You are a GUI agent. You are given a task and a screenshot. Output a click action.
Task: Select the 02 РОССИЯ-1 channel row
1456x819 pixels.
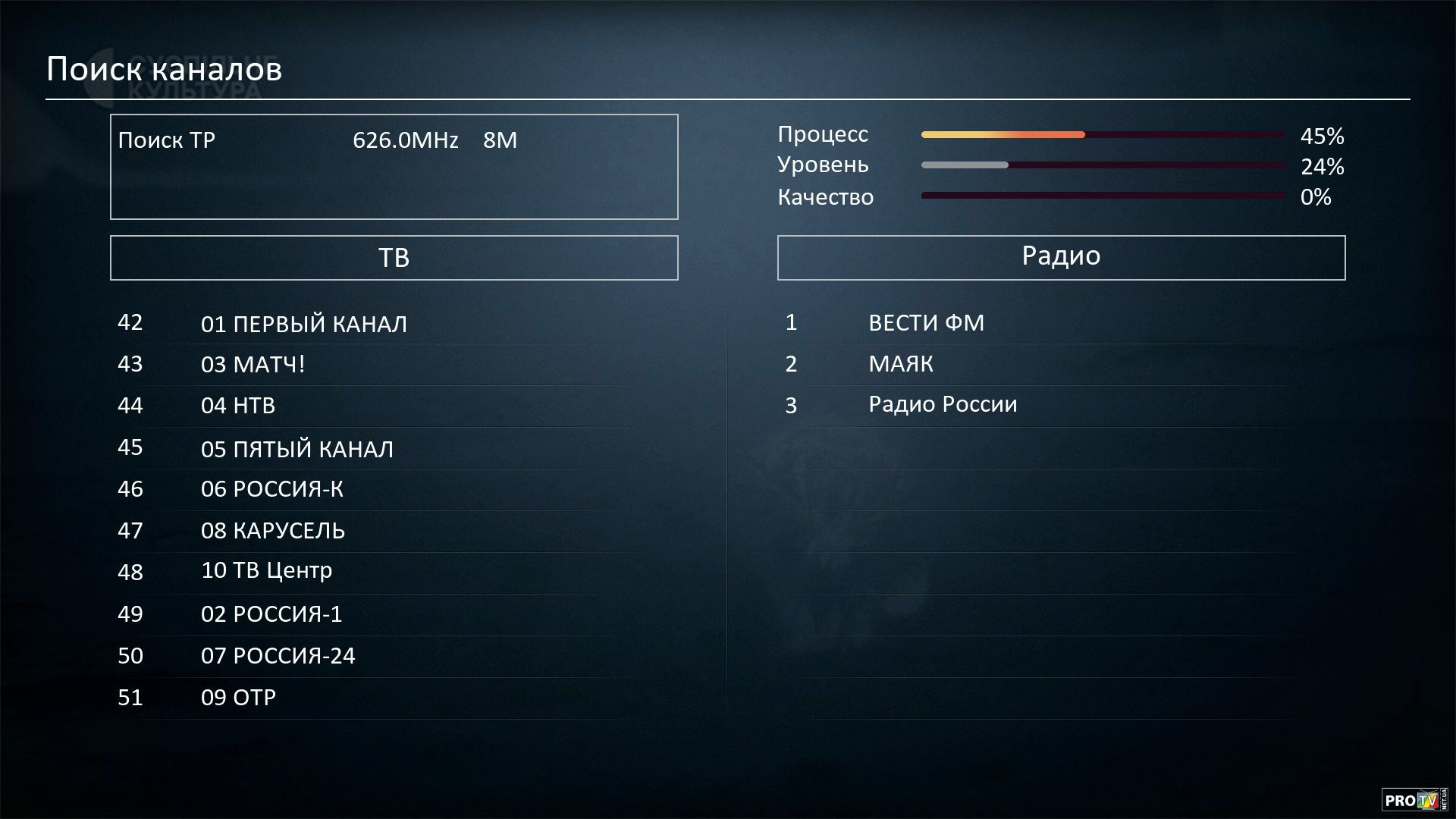(271, 613)
